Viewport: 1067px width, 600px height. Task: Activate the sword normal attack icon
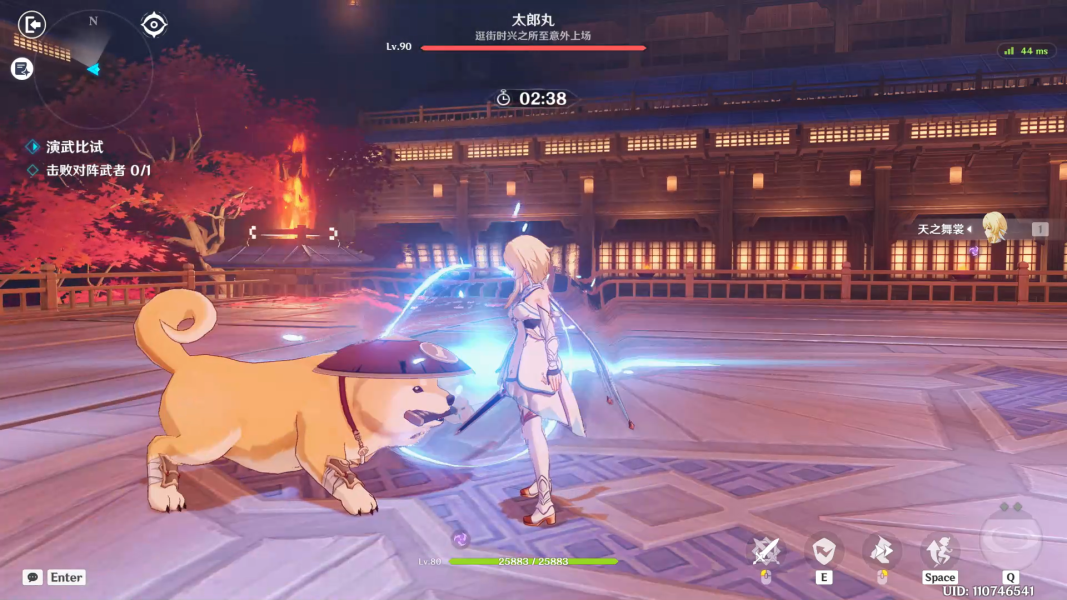click(x=766, y=551)
